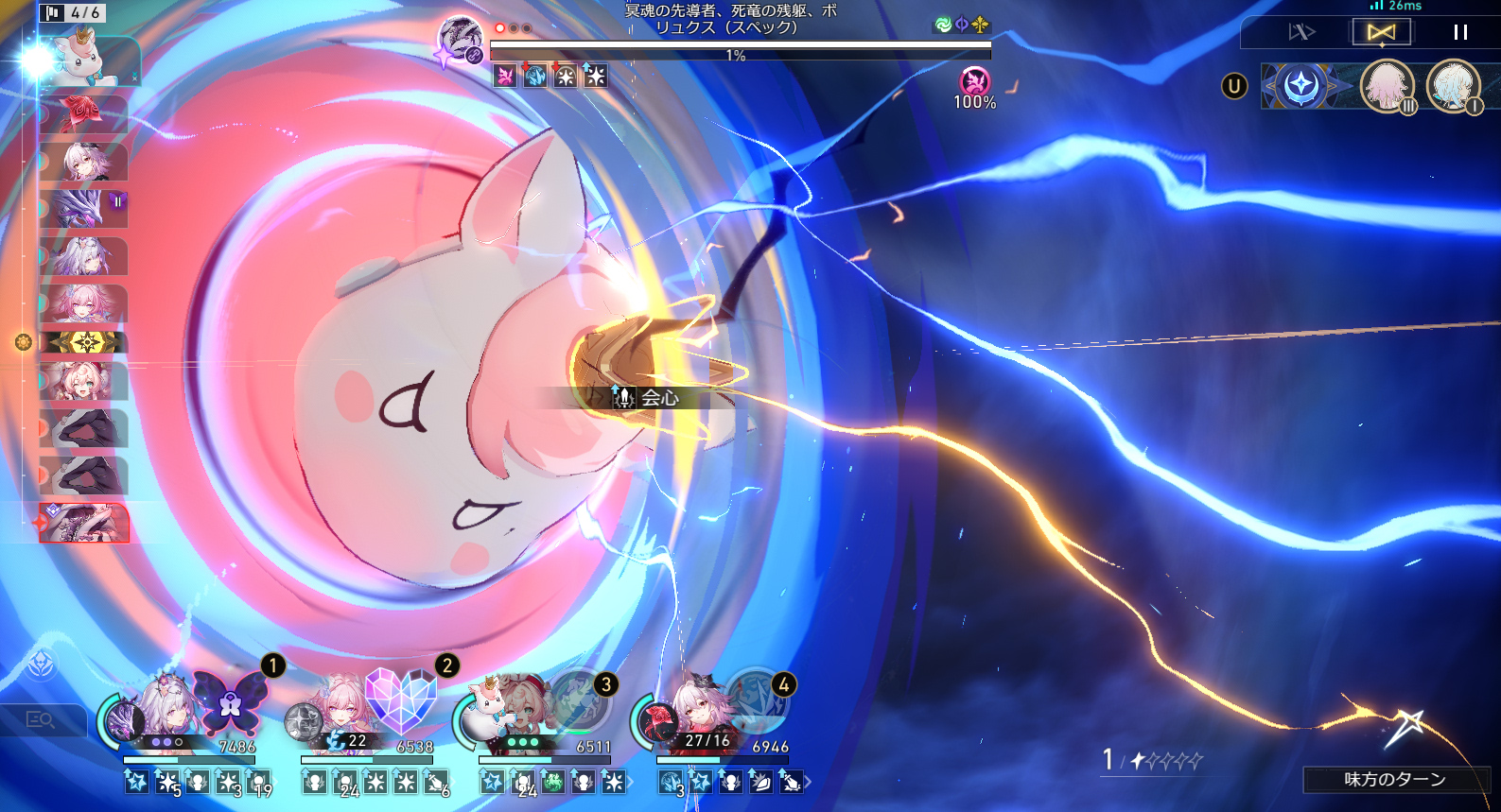The width and height of the screenshot is (1501, 812).
Task: Click the blue crescent moon star emblem
Action: pyautogui.click(x=1301, y=87)
